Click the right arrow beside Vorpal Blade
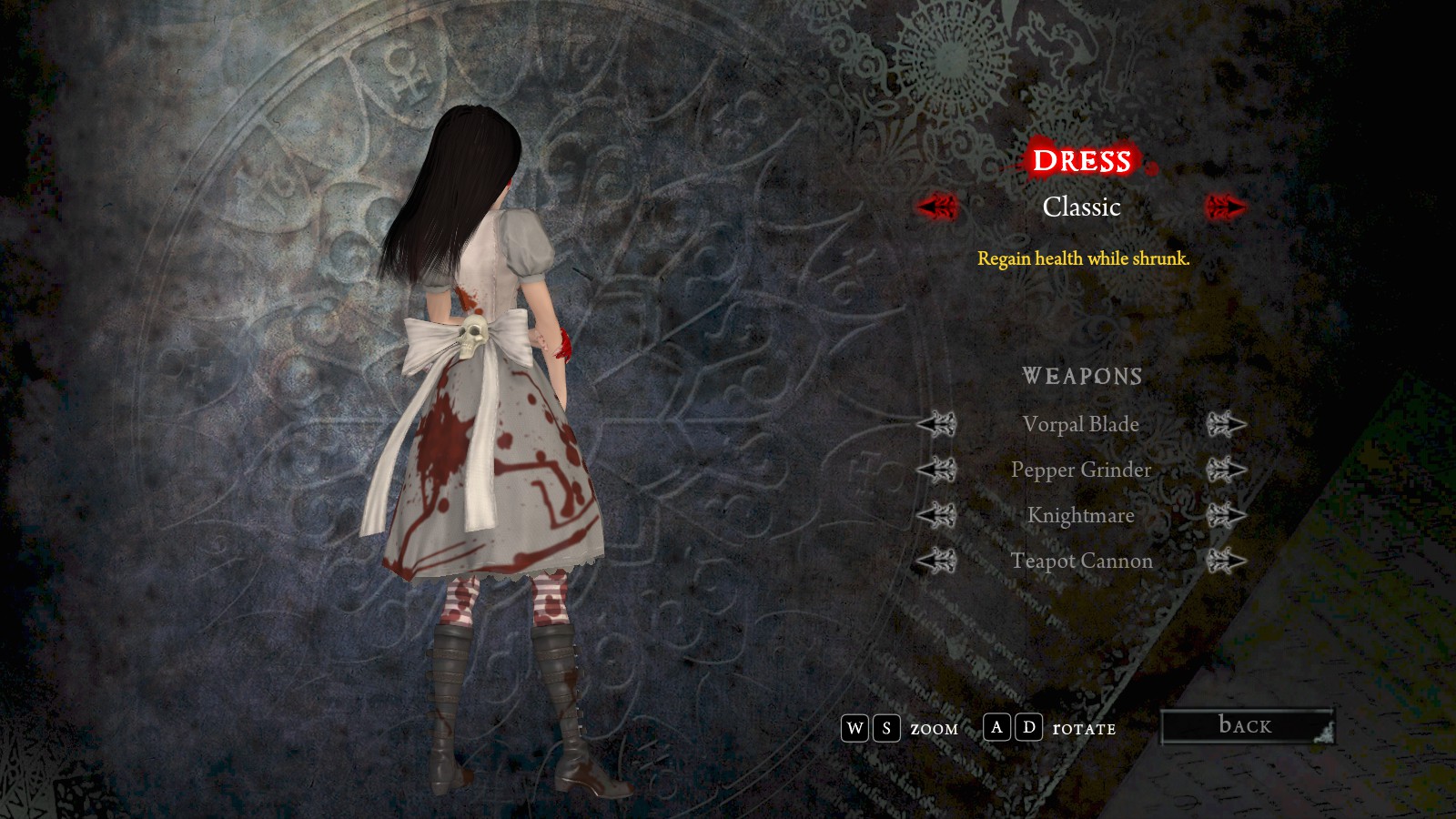Viewport: 1456px width, 819px height. (1225, 424)
